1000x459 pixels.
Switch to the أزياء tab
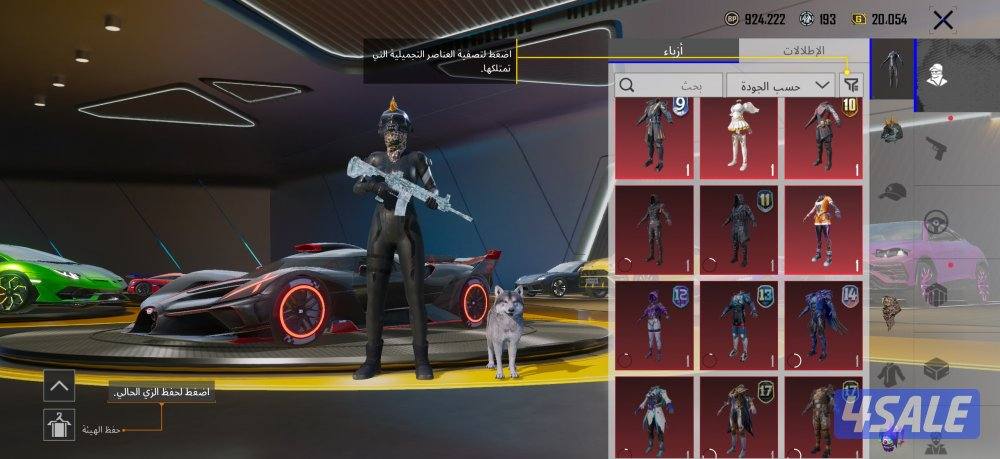pos(673,50)
